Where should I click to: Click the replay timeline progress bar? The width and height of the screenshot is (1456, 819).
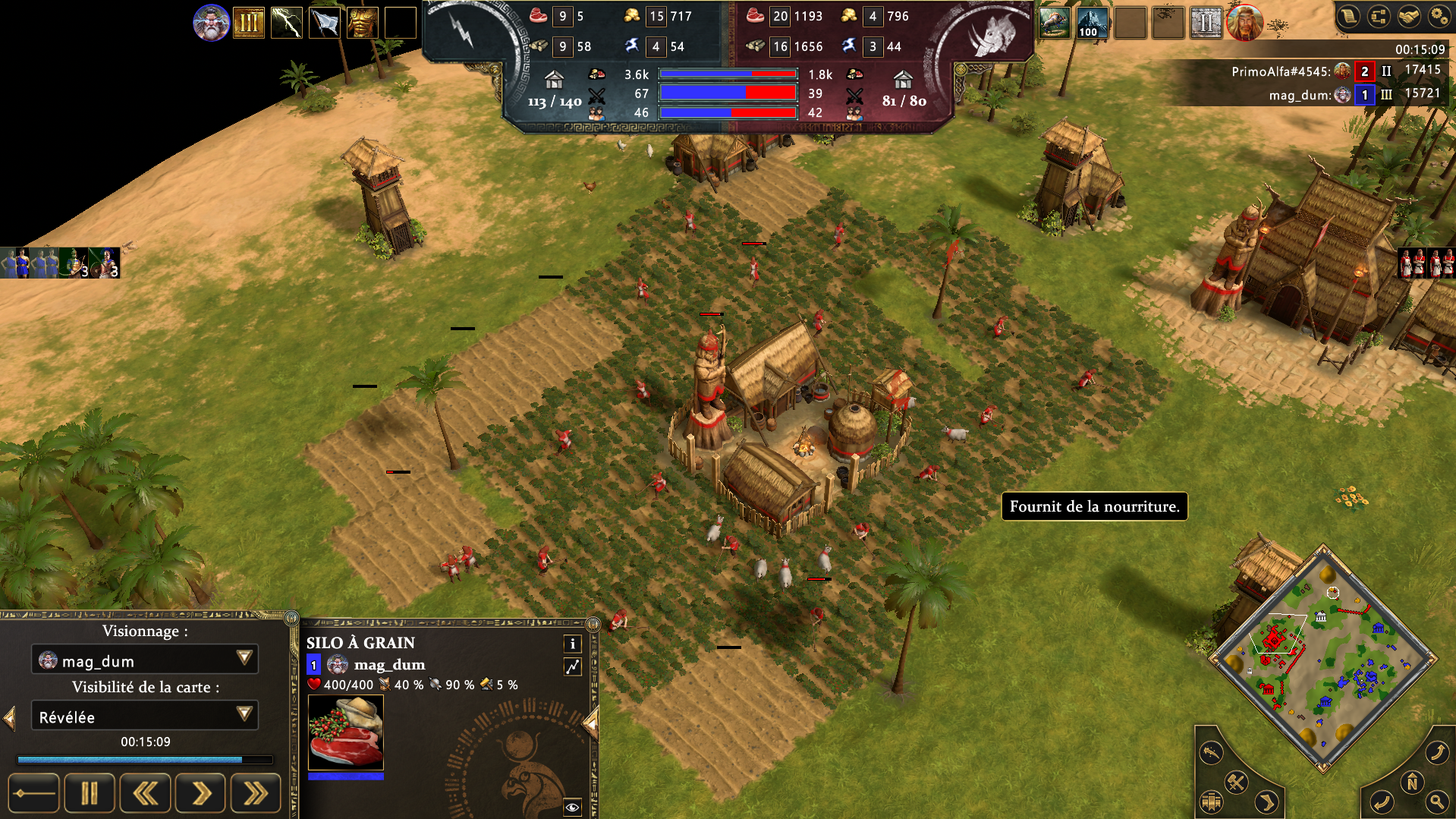pos(144,759)
